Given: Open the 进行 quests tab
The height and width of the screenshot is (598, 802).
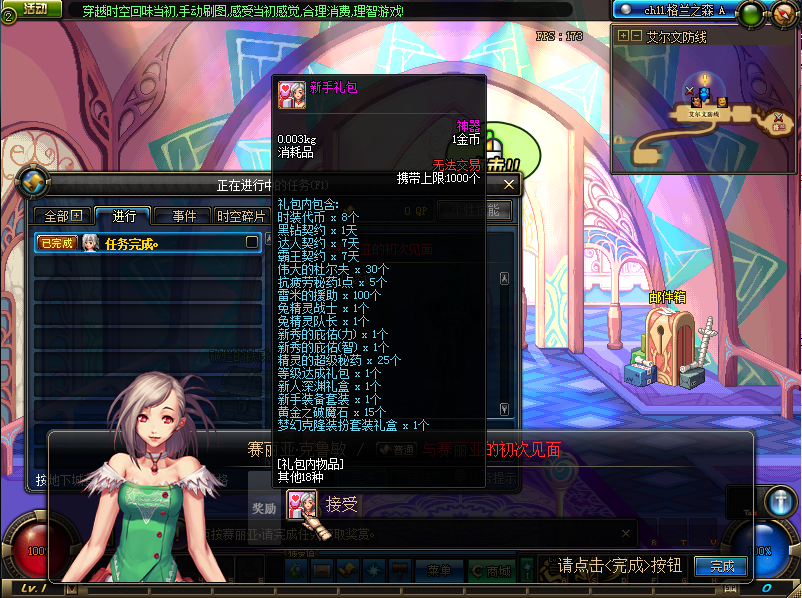Looking at the screenshot, I should [124, 216].
